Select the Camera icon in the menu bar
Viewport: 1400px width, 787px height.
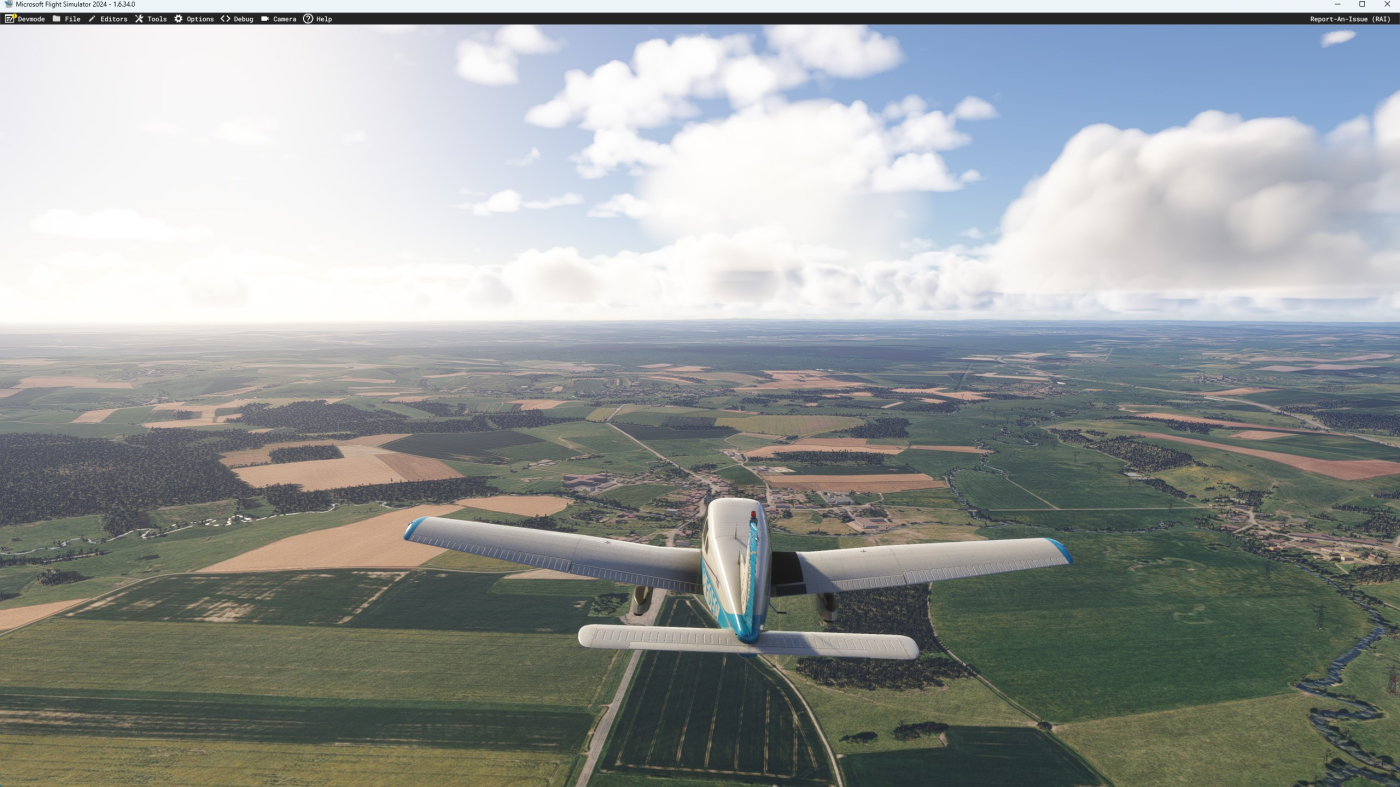click(x=263, y=17)
